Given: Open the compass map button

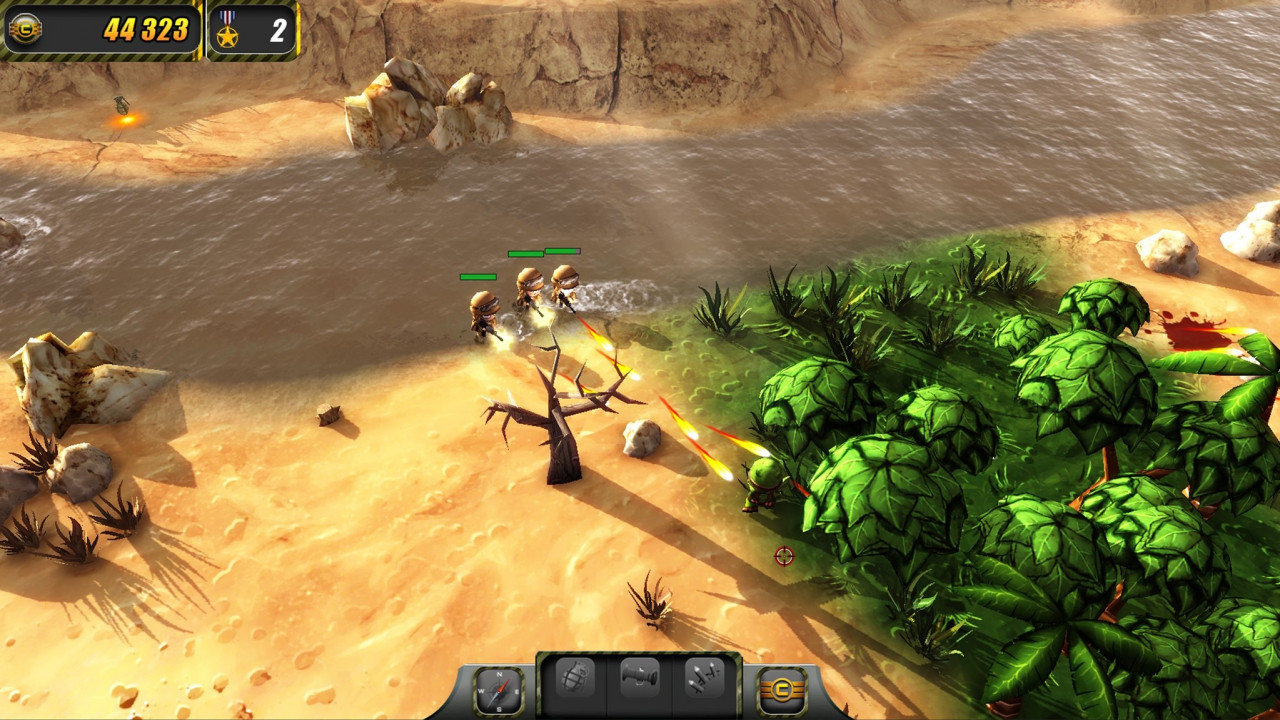Looking at the screenshot, I should tap(497, 689).
